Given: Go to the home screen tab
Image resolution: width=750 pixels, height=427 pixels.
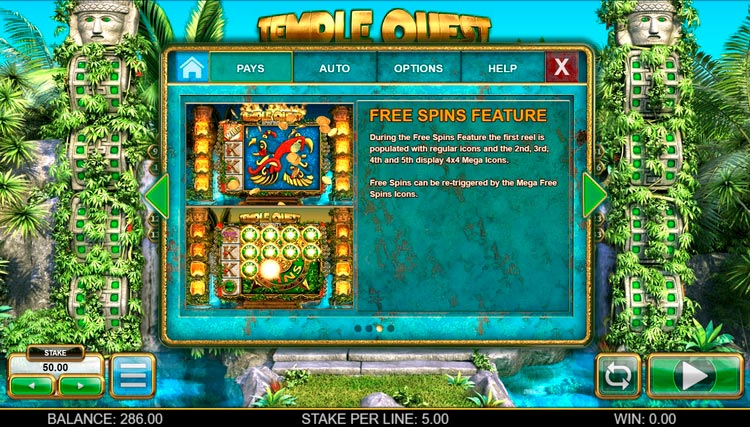Looking at the screenshot, I should (192, 68).
